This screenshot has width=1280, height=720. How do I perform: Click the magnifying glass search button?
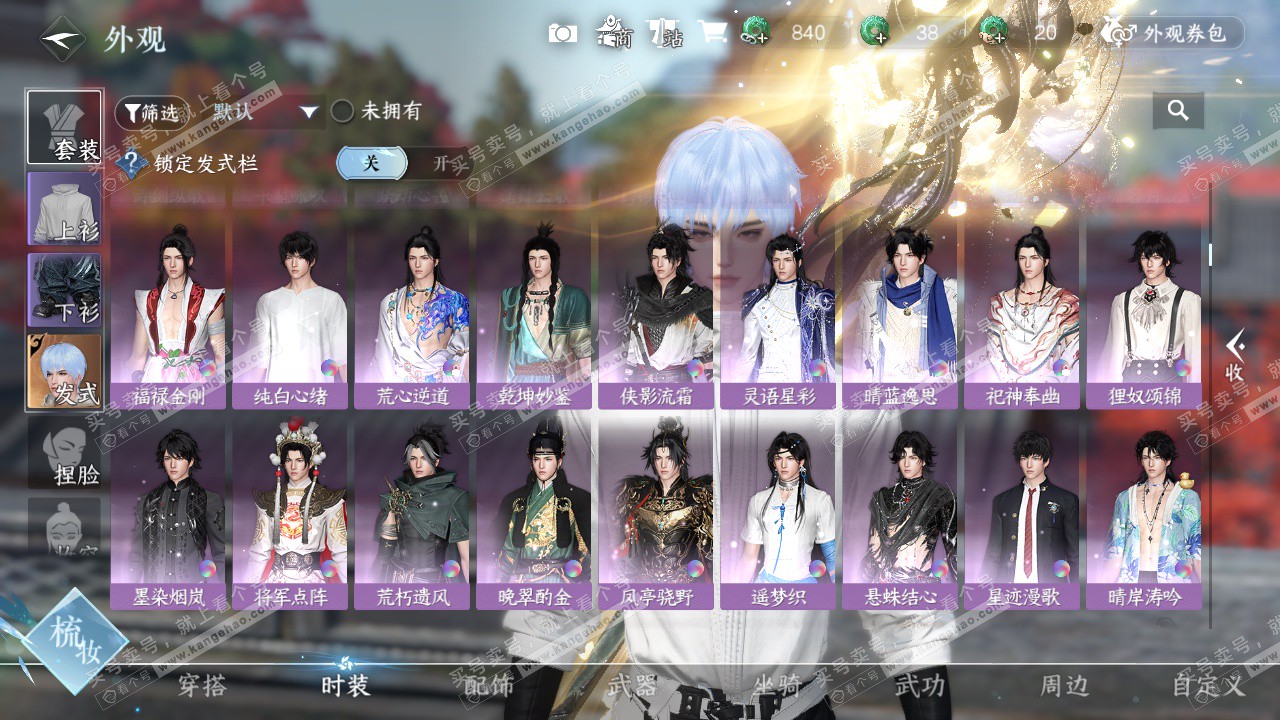[x=1178, y=111]
